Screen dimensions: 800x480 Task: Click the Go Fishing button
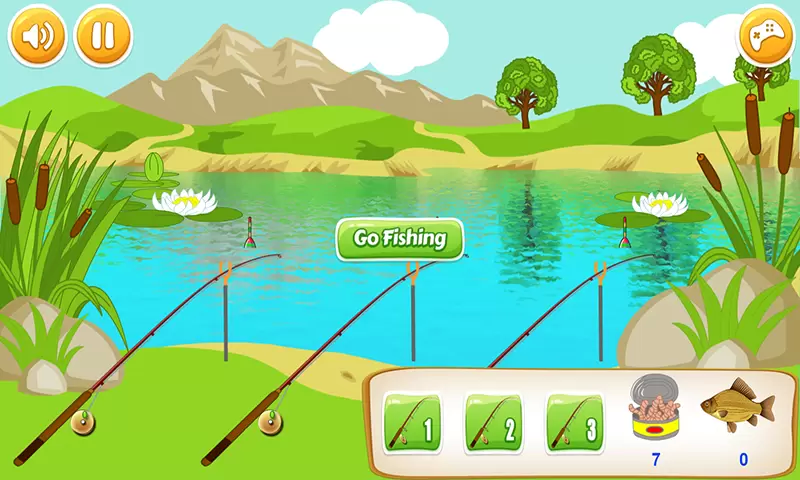pos(400,240)
